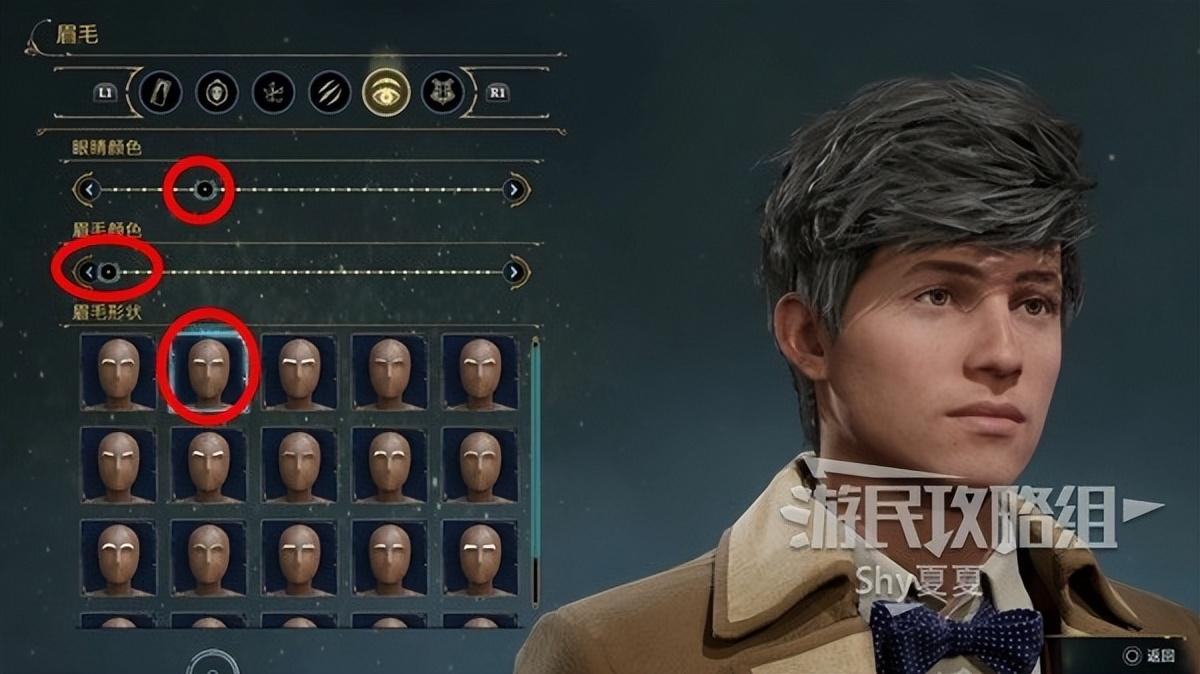This screenshot has height=674, width=1200.
Task: Click the eyebrow color slider handle
Action: pyautogui.click(x=108, y=271)
